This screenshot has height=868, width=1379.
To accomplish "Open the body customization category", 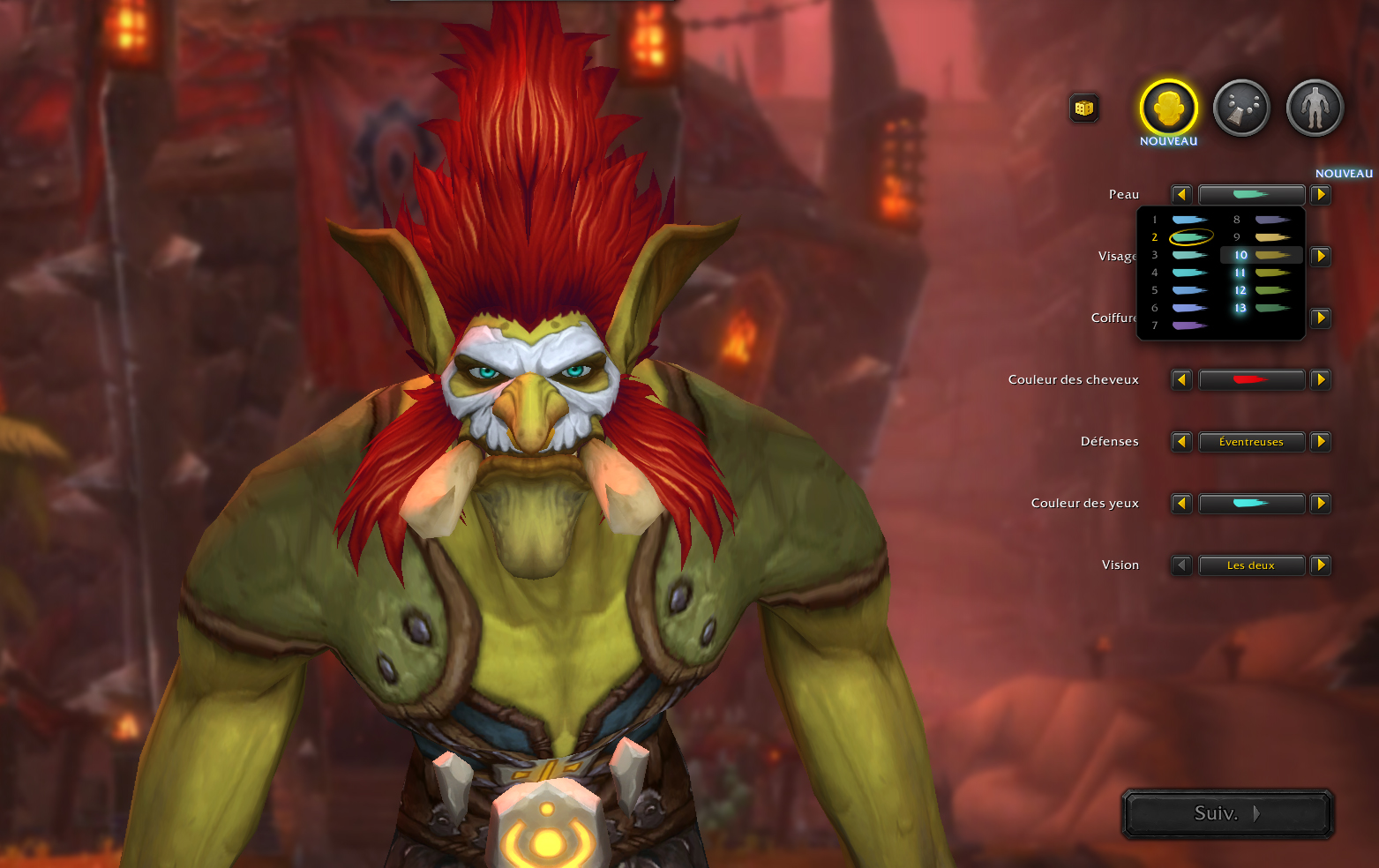I will click(1315, 108).
